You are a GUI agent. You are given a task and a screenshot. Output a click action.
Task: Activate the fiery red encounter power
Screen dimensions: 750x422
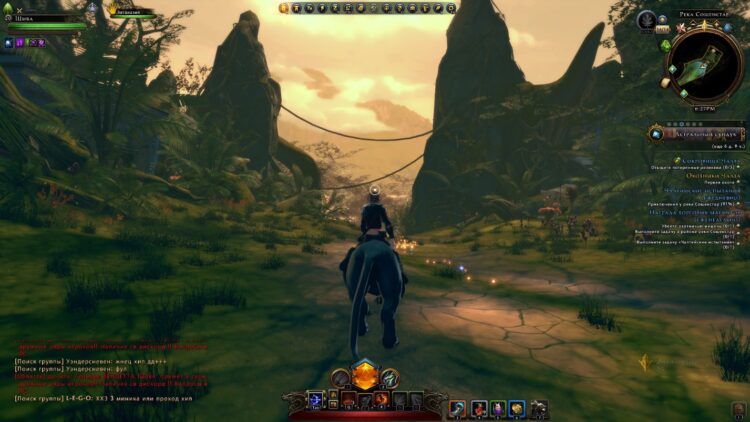[382, 399]
